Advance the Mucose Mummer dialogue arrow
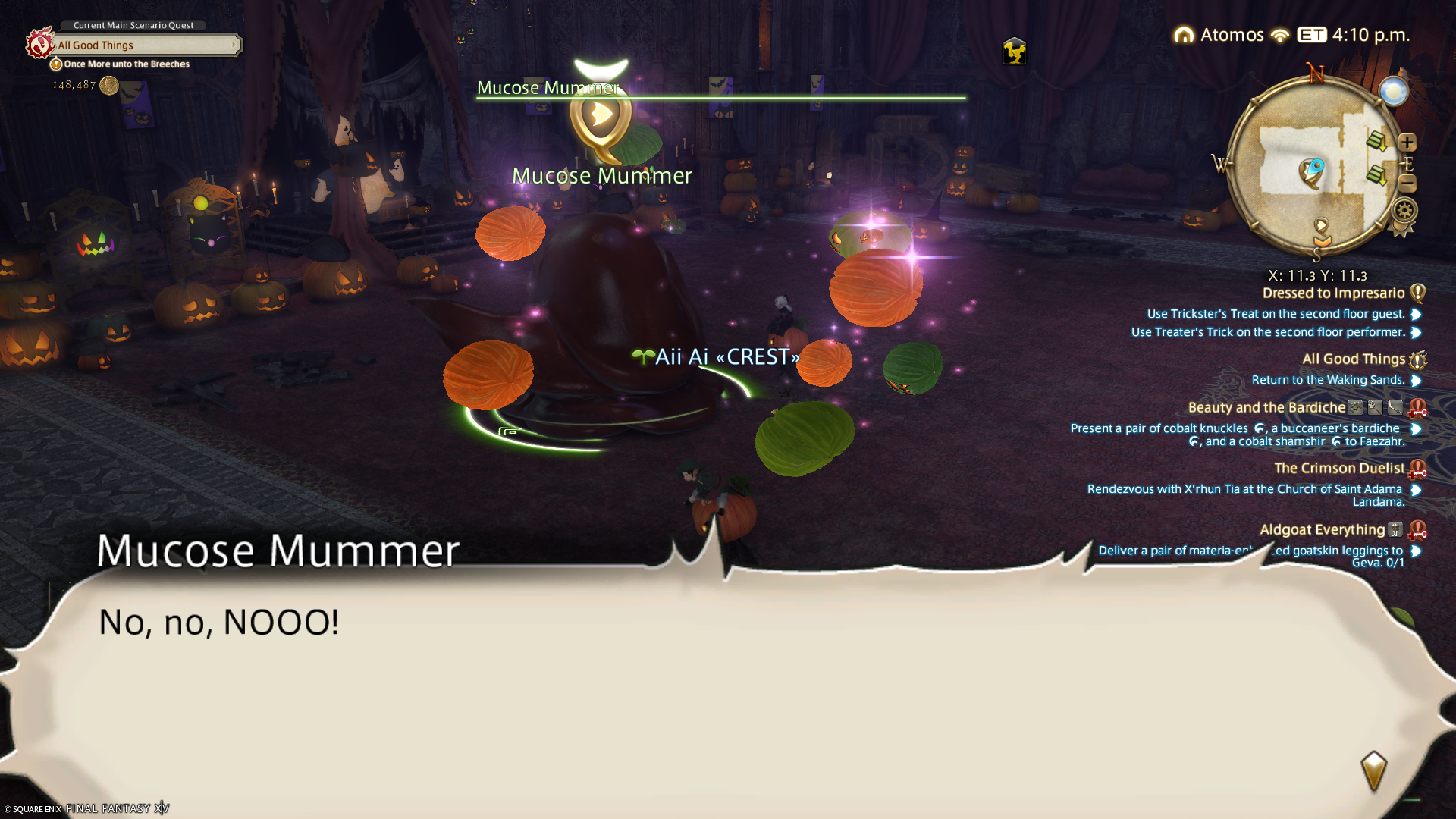This screenshot has height=819, width=1456. (1373, 770)
